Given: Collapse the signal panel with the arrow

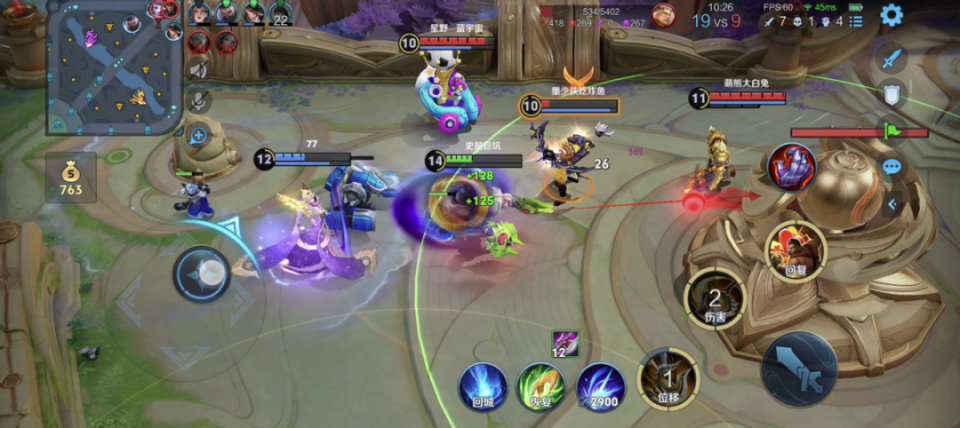Looking at the screenshot, I should point(891,204).
